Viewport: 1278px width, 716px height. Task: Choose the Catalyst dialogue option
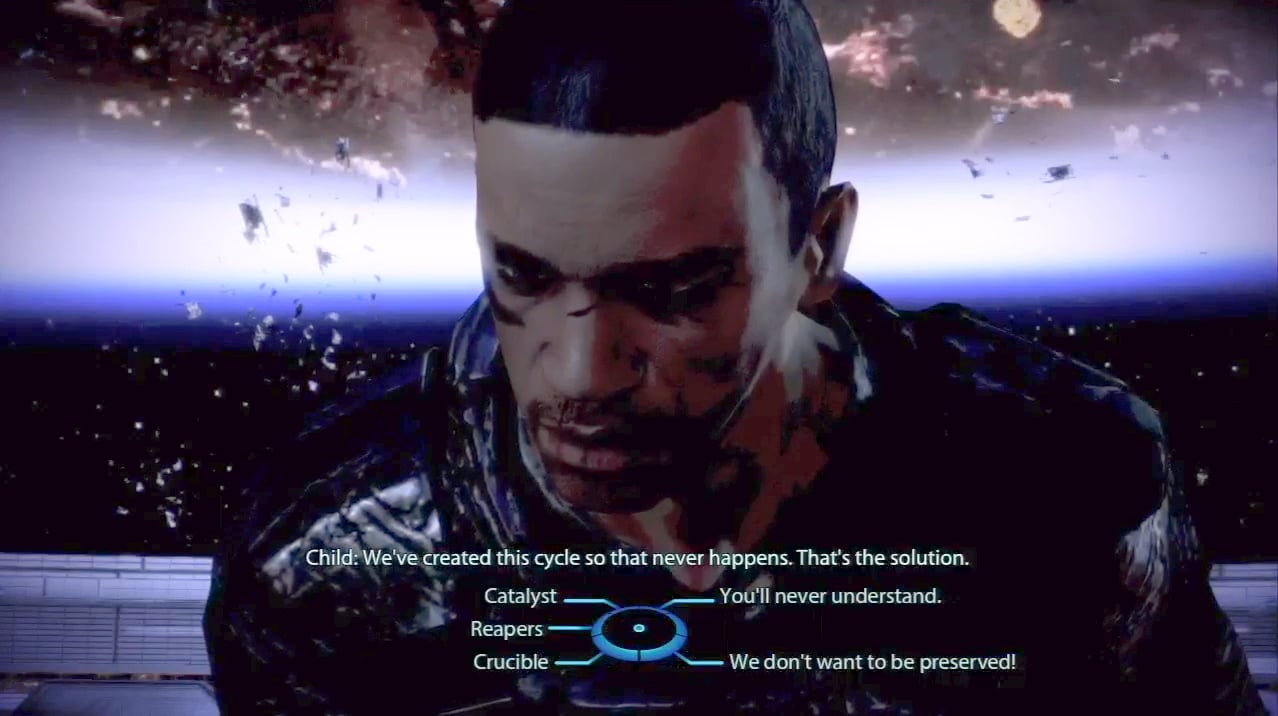click(520, 597)
